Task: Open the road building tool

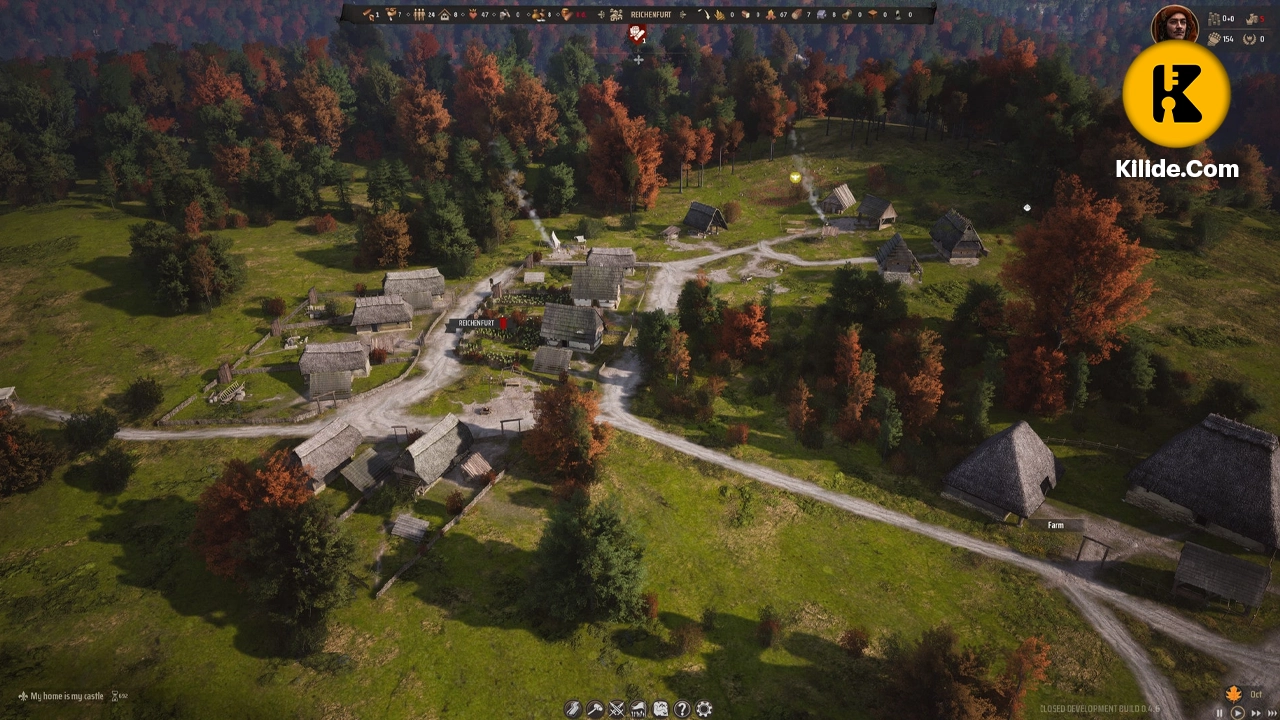Action: (x=573, y=709)
